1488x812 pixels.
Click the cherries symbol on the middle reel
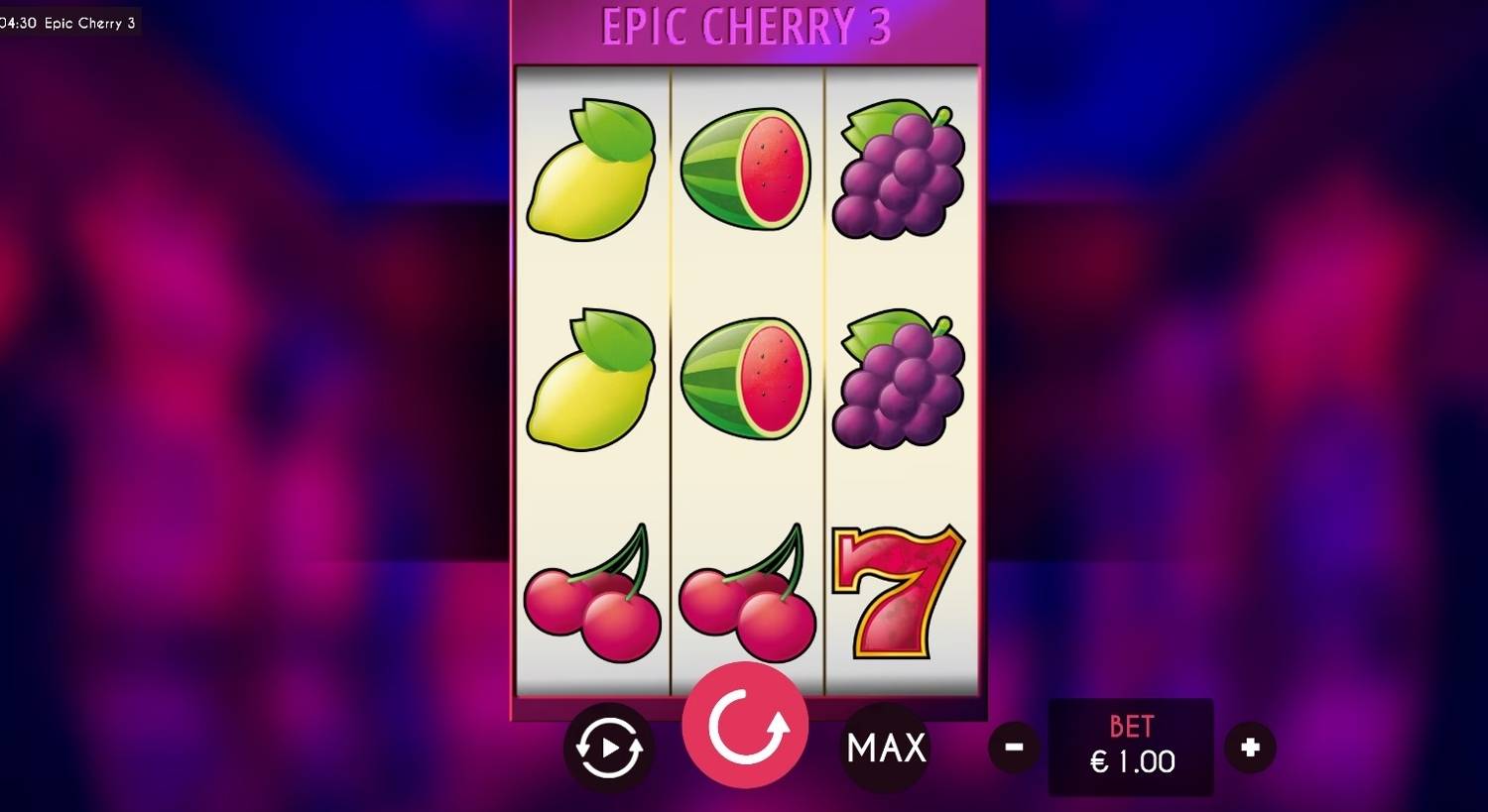pos(744,595)
